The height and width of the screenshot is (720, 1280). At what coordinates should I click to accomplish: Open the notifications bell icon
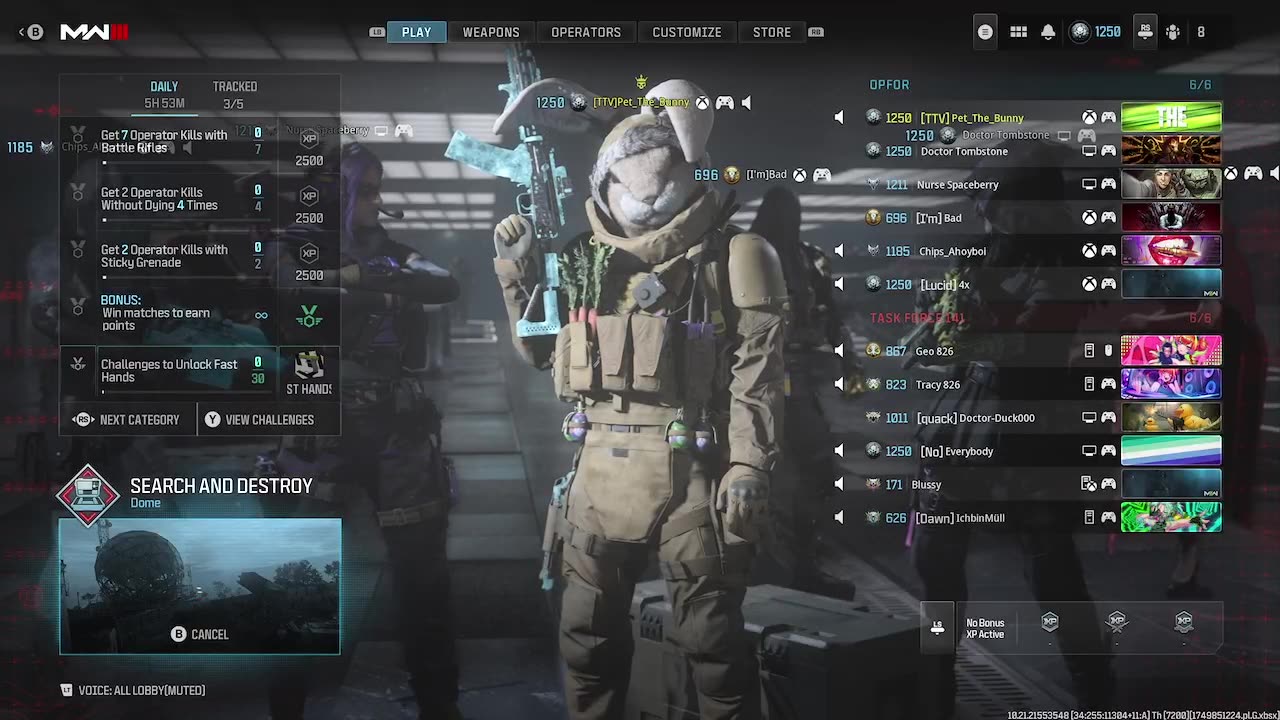1048,32
